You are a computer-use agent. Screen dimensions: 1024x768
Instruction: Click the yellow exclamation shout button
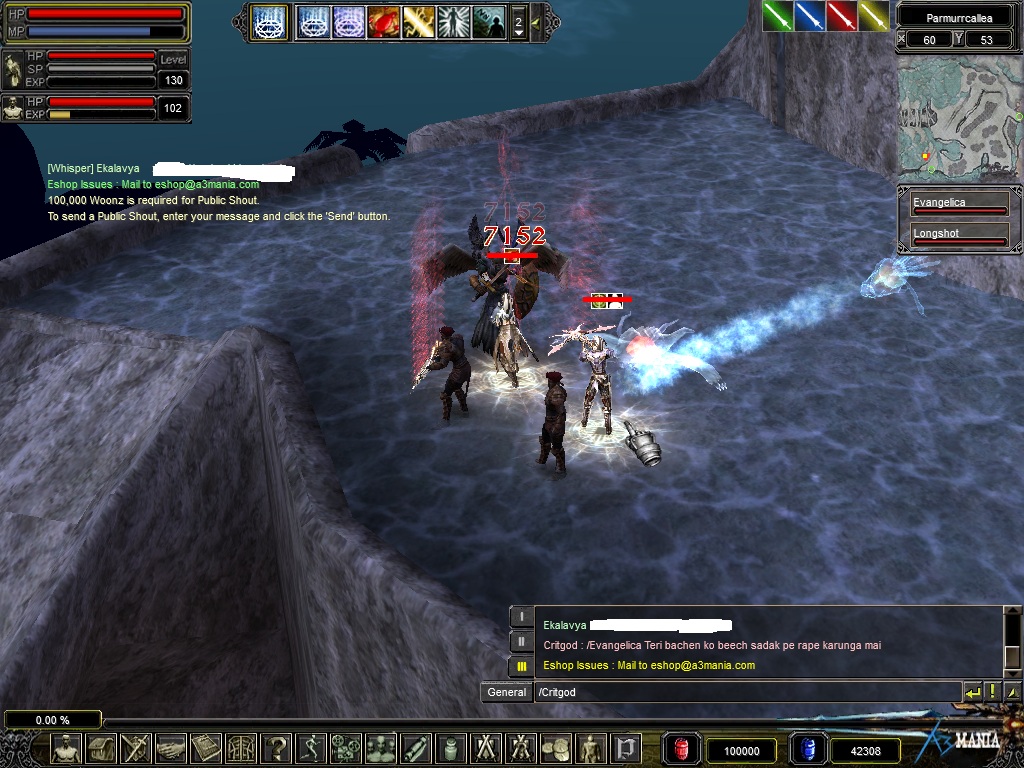tap(992, 692)
